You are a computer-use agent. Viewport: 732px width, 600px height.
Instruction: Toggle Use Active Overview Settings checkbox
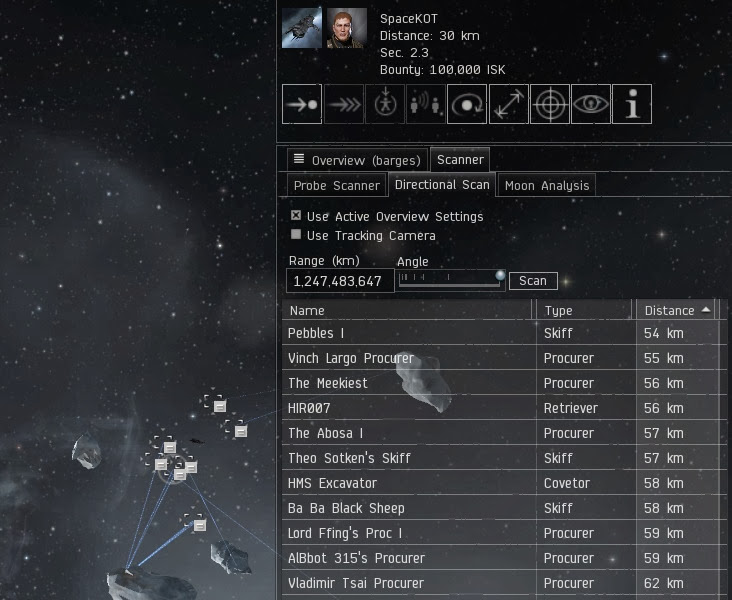click(x=296, y=216)
